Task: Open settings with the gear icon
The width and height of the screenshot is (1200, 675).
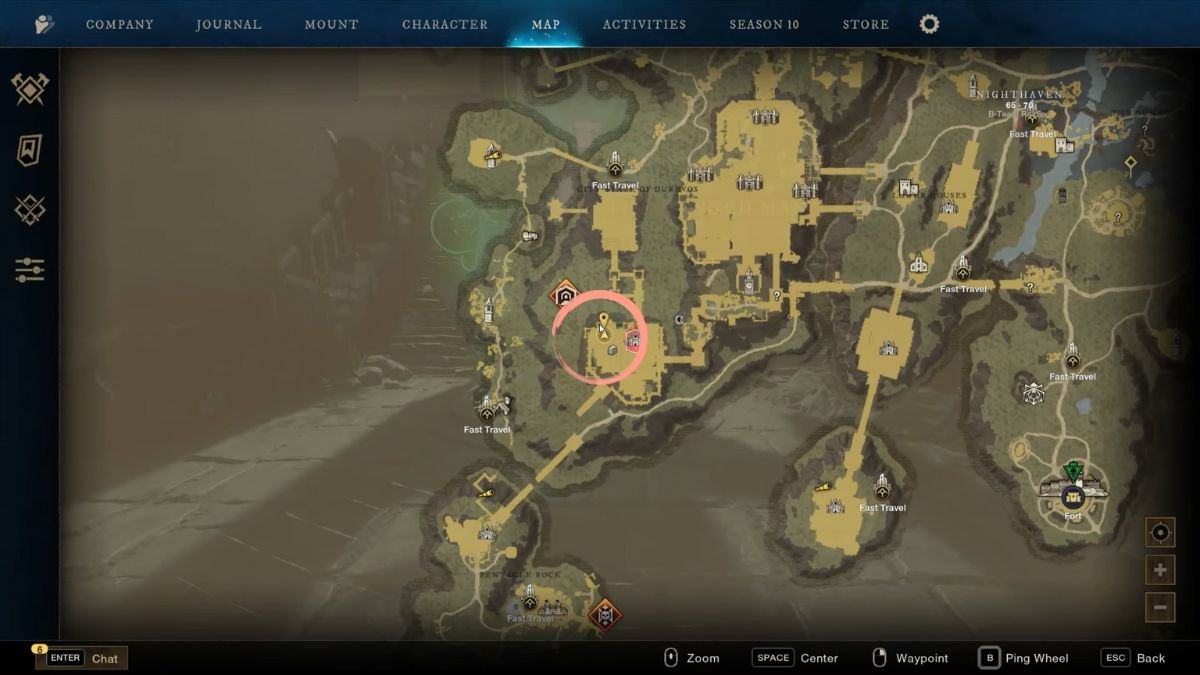Action: [x=929, y=24]
